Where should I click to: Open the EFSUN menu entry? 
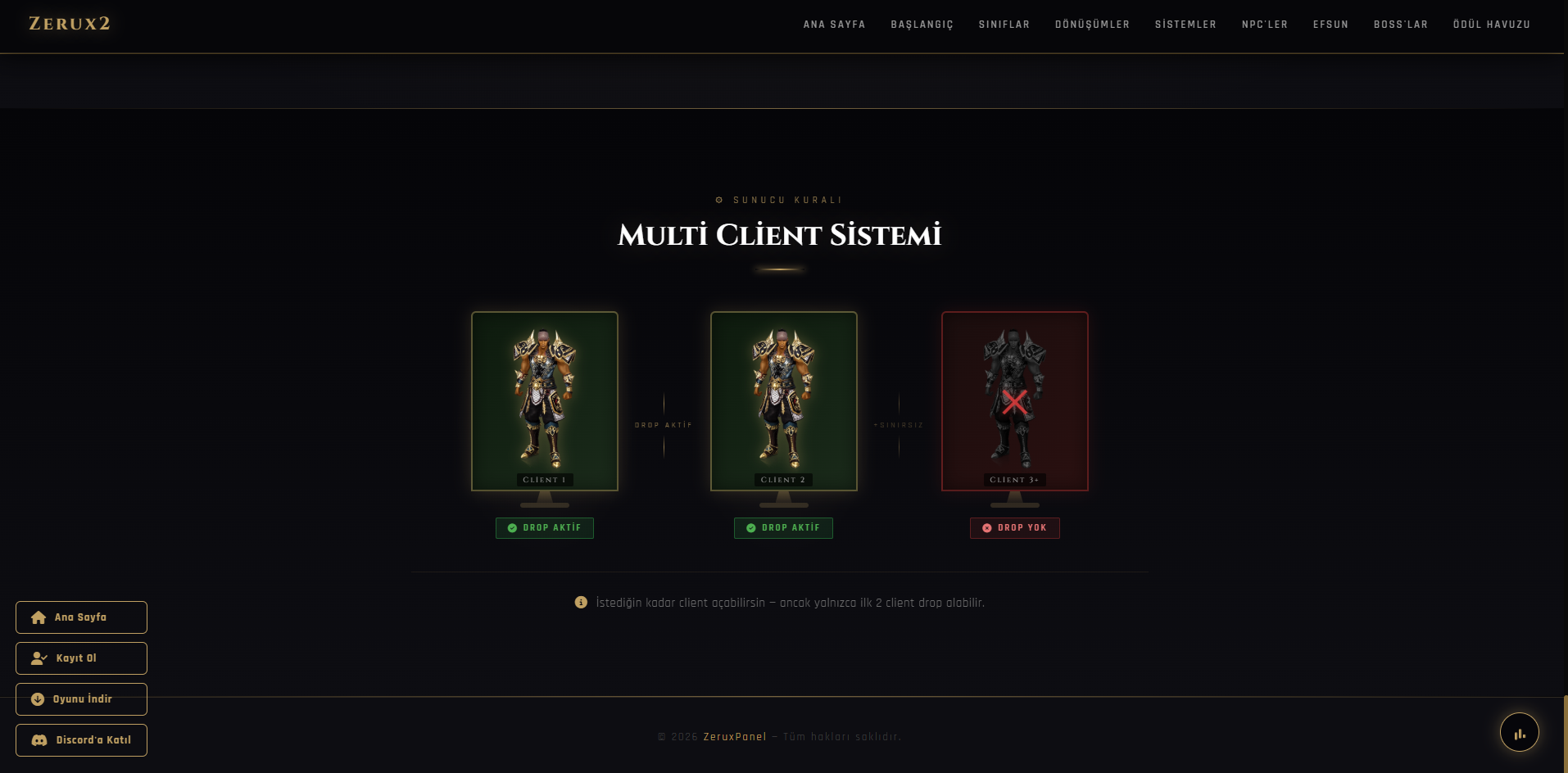[x=1330, y=25]
